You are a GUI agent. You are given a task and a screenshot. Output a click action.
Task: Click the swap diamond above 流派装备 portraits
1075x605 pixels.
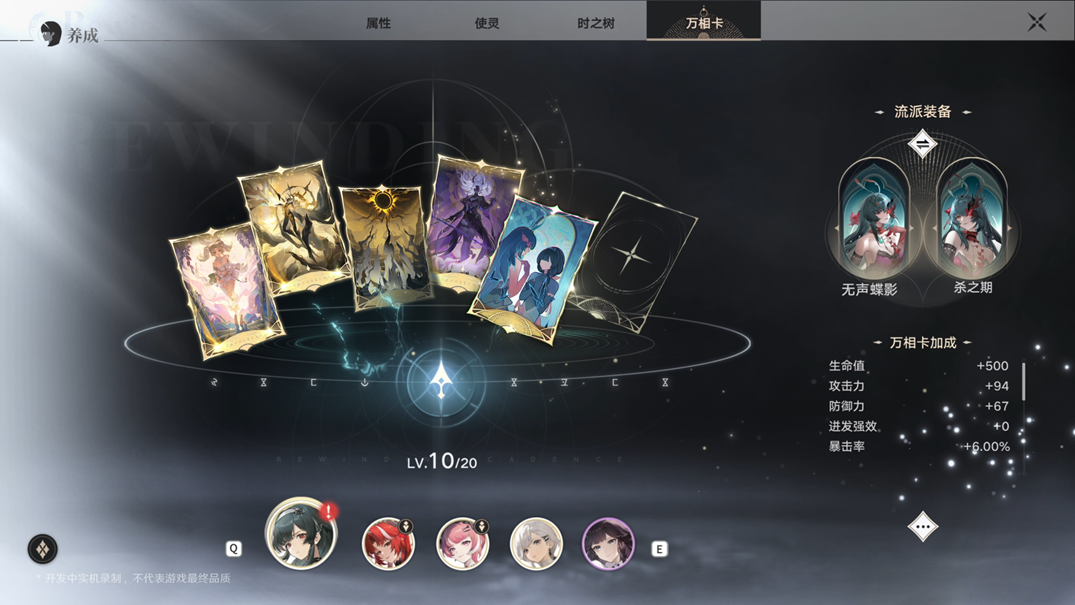922,146
